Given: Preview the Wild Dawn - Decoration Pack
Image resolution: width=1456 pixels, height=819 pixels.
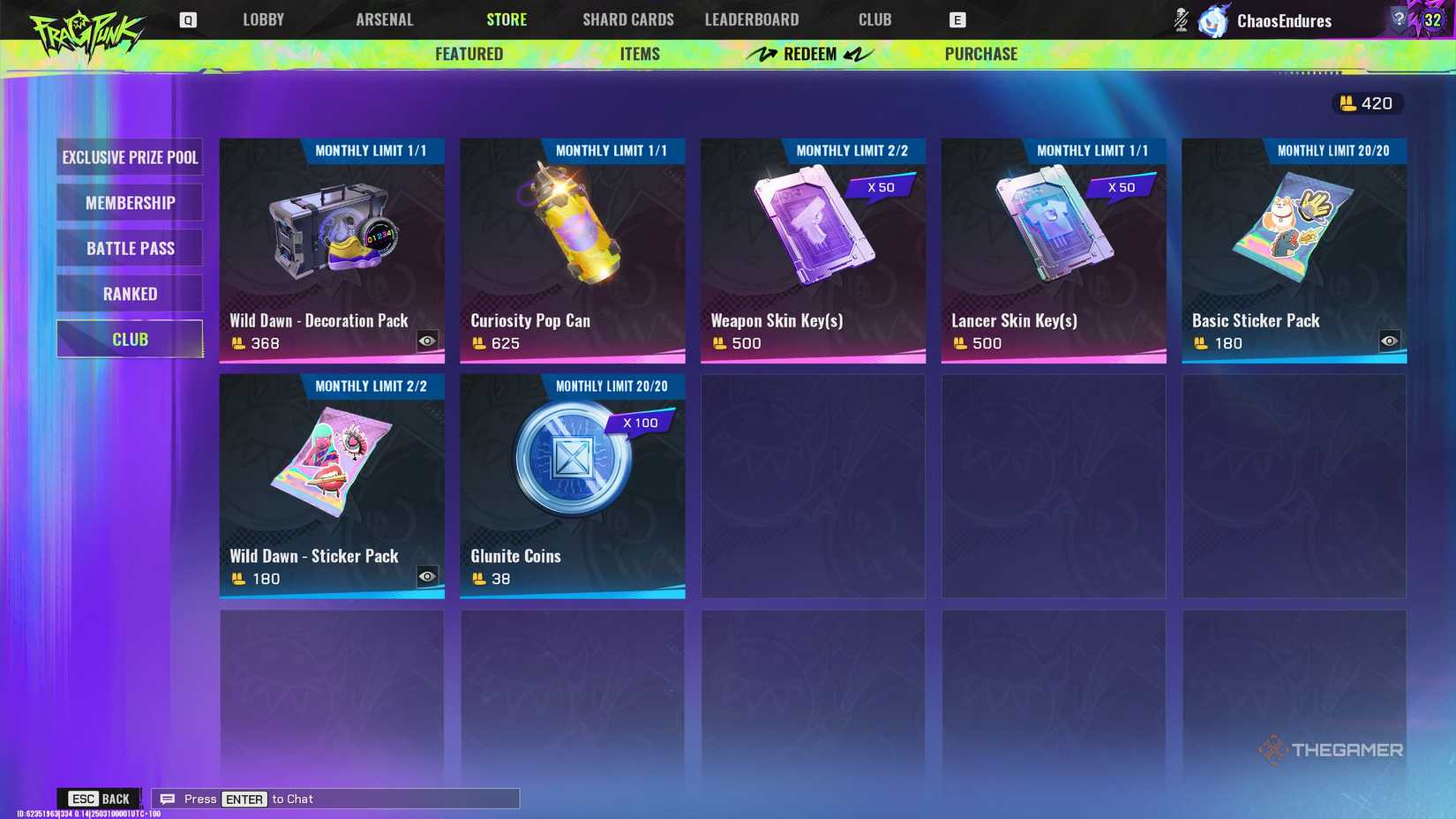Looking at the screenshot, I should tap(428, 339).
